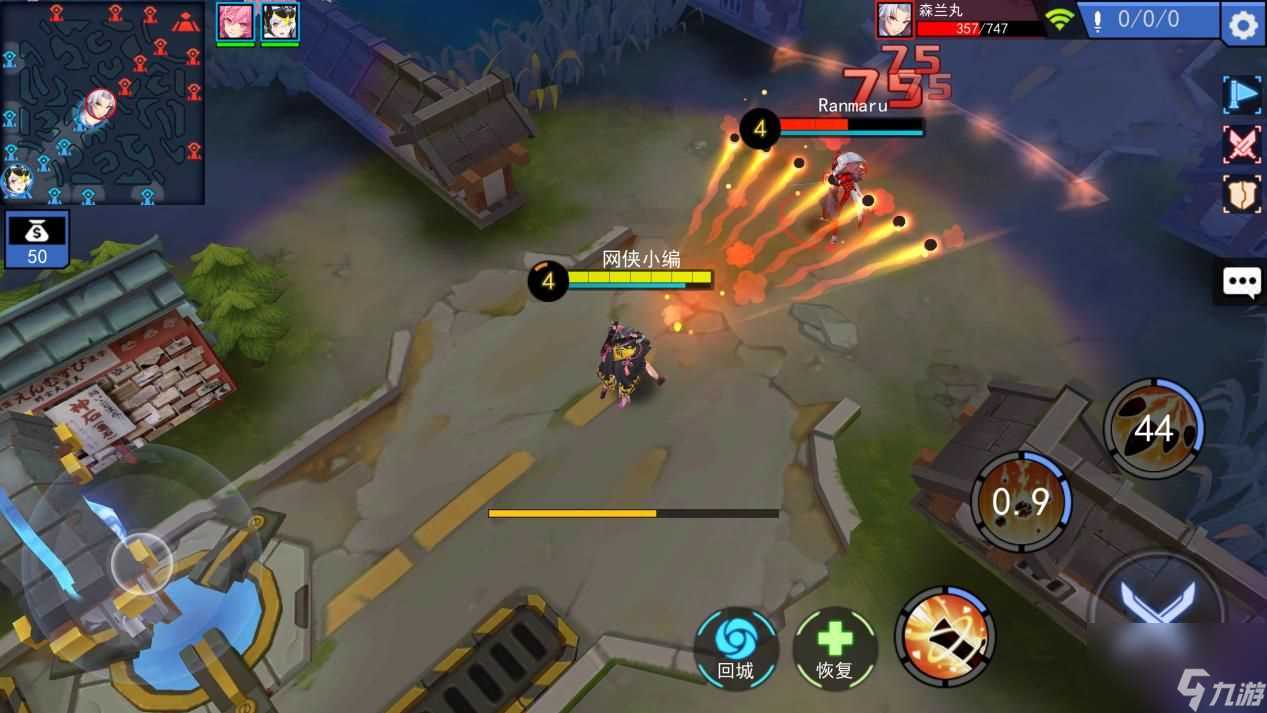Select the pink-haired teammate portrait
1267x713 pixels.
[x=235, y=21]
